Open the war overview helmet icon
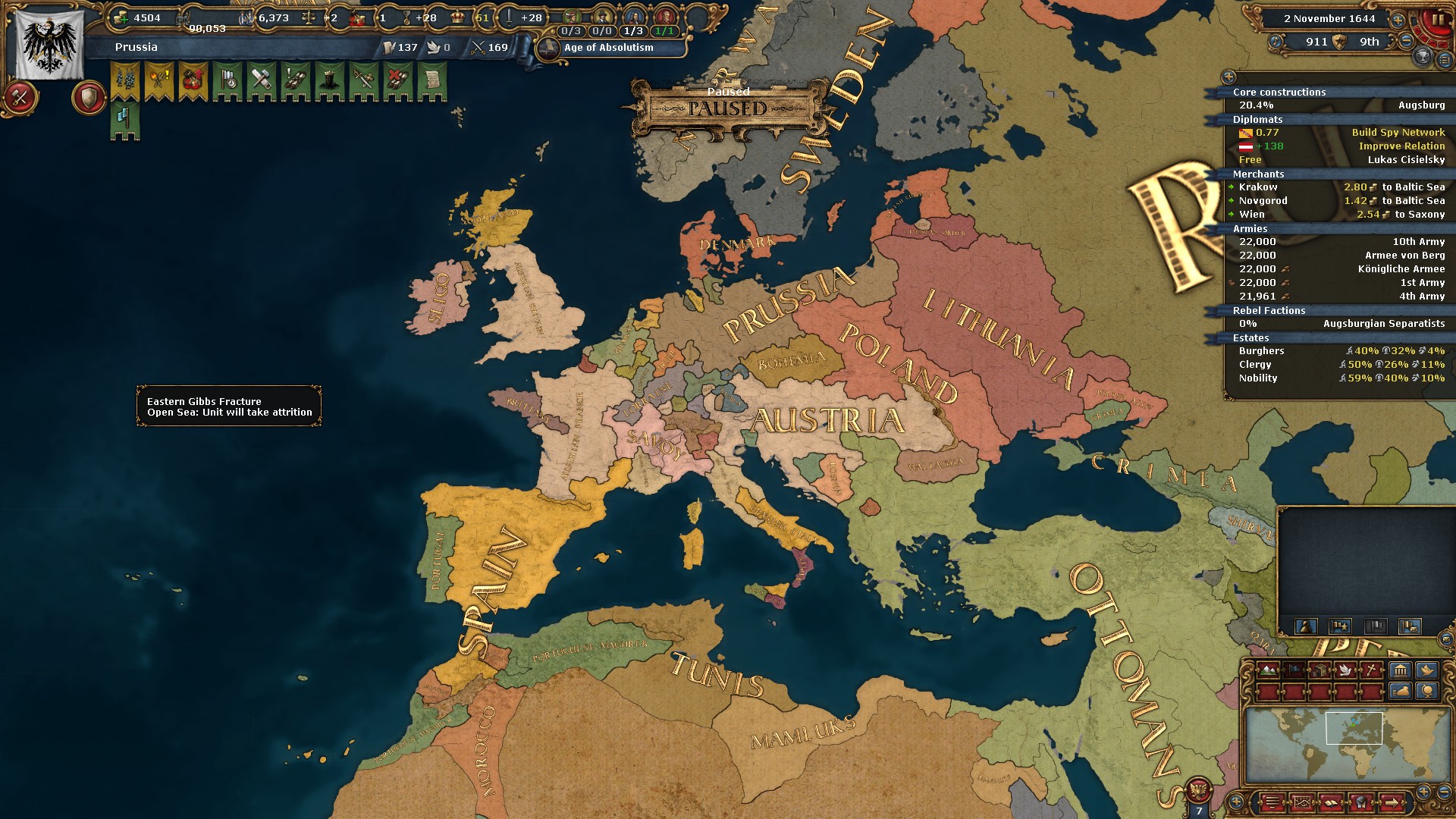 click(1362, 802)
